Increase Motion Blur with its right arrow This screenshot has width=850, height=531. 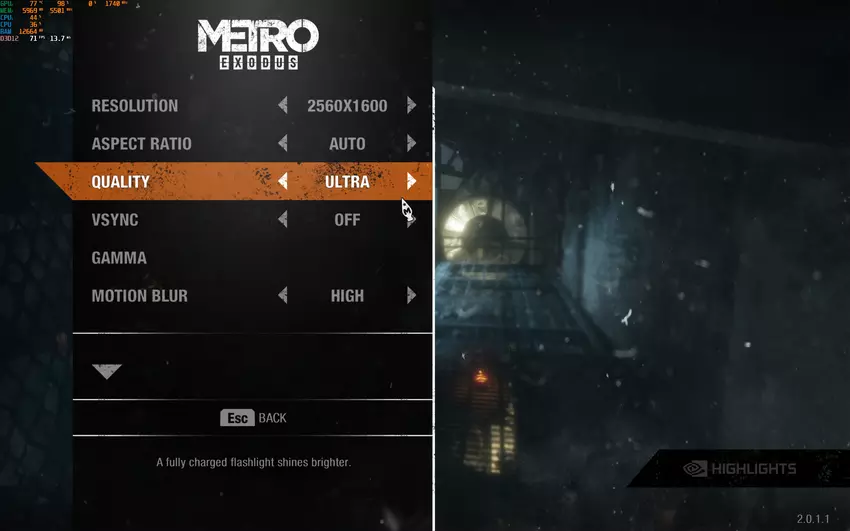411,296
